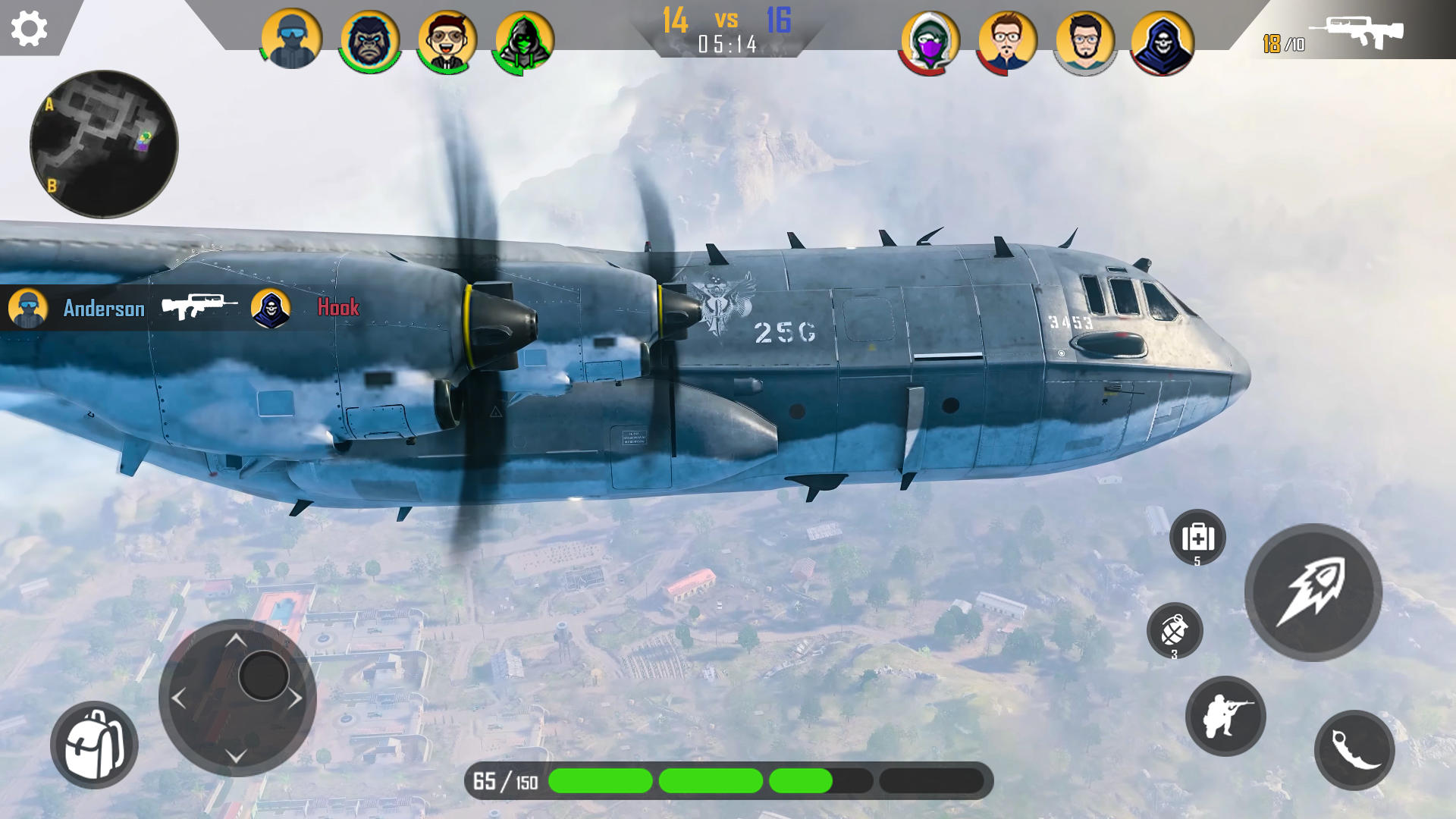
Task: Click the circular minimap
Action: tap(104, 144)
